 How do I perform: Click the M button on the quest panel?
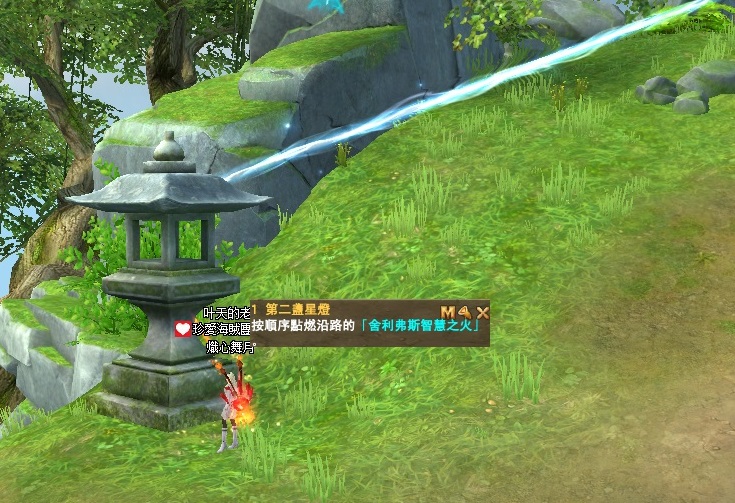pos(447,311)
